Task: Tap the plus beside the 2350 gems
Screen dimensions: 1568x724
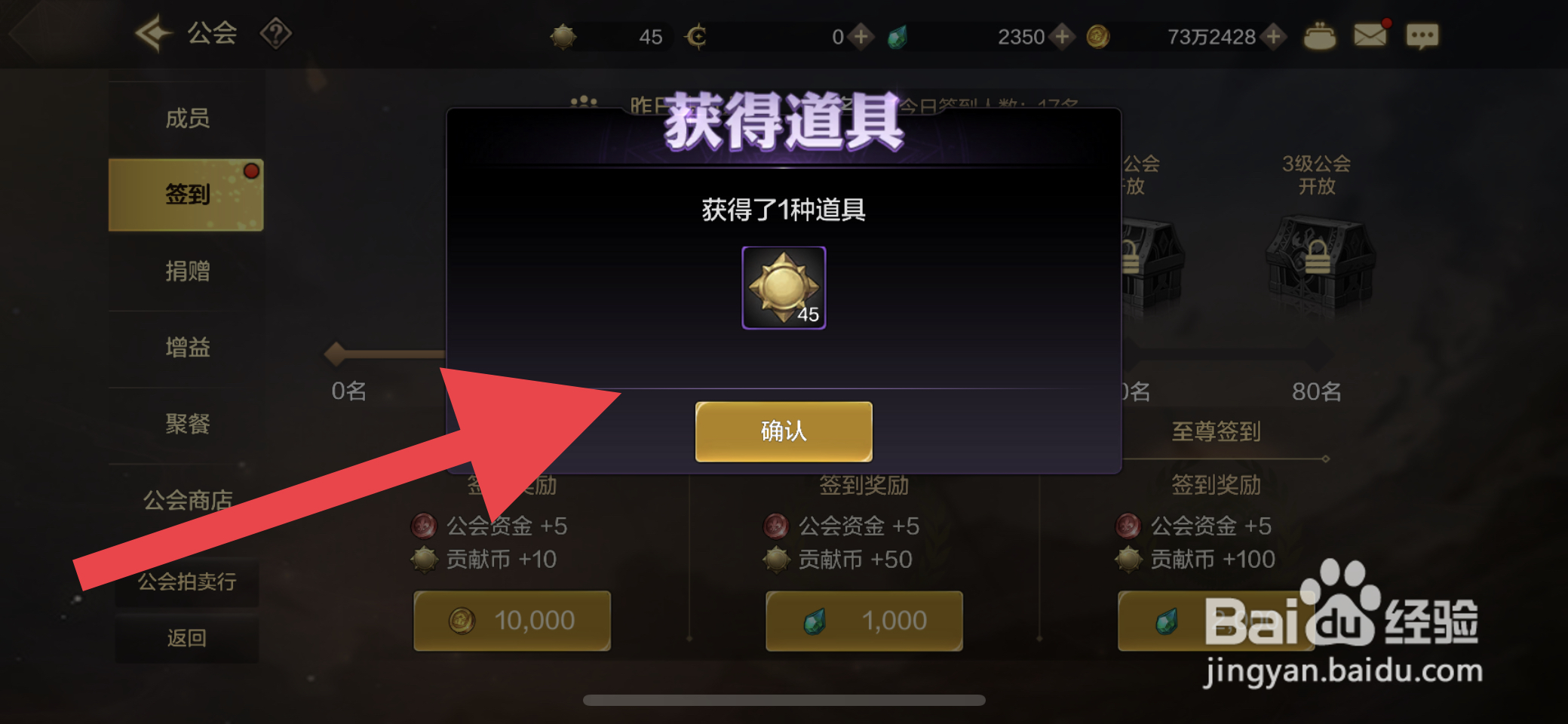Action: click(1064, 35)
